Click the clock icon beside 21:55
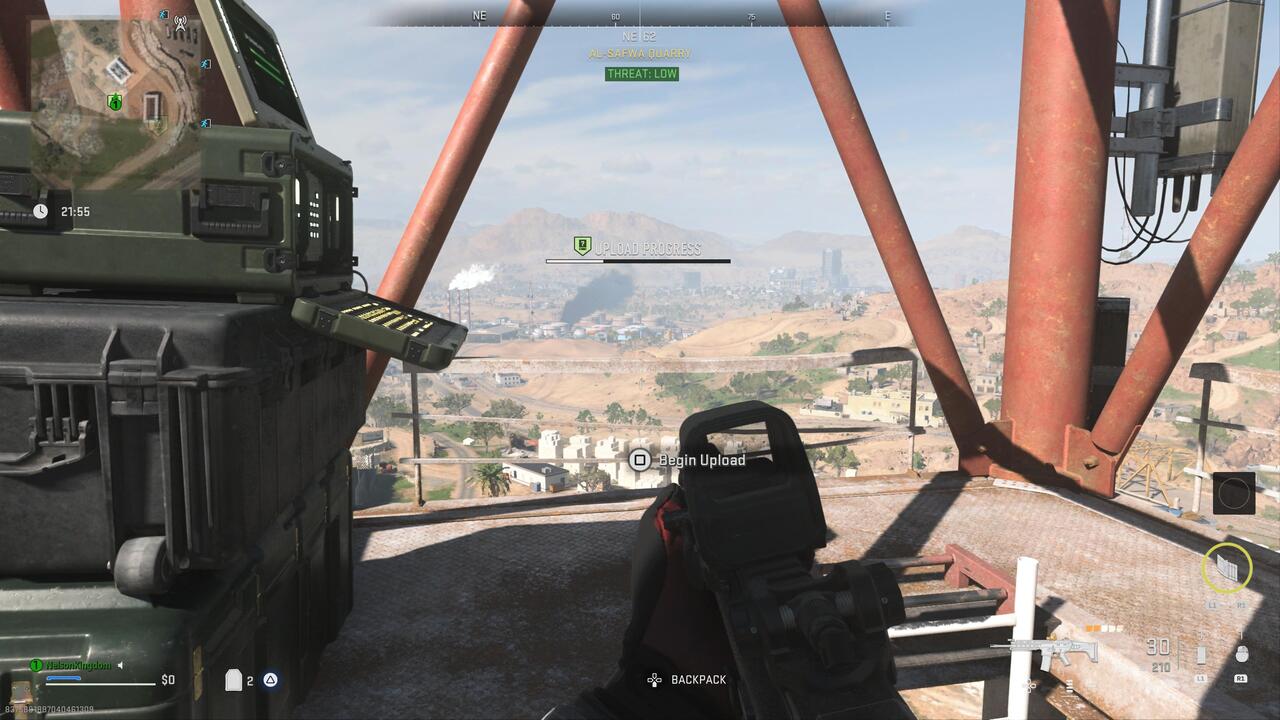Image resolution: width=1280 pixels, height=720 pixels. point(40,212)
